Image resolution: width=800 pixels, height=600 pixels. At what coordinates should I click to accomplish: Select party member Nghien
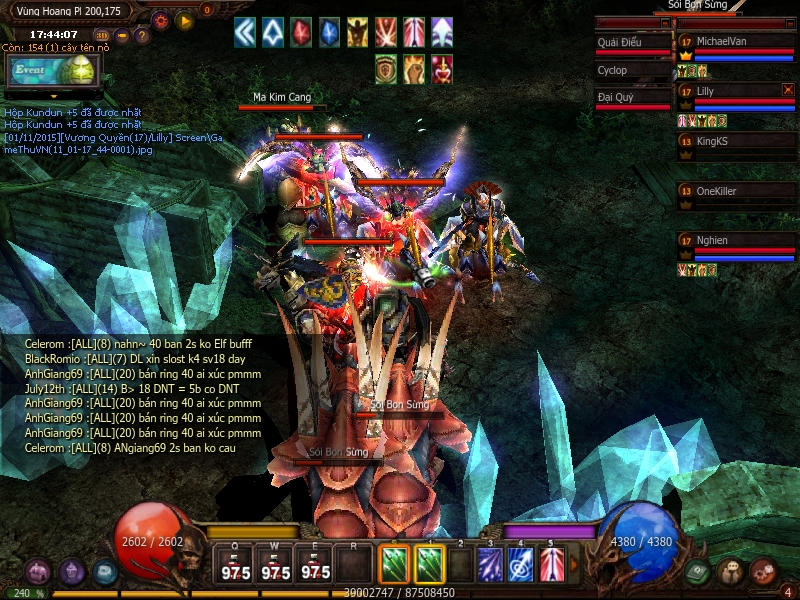click(x=737, y=240)
